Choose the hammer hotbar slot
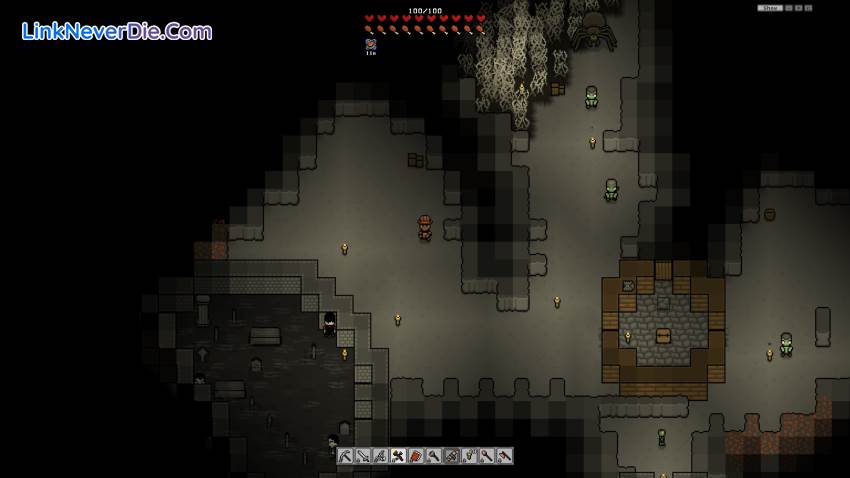This screenshot has height=478, width=850. click(x=398, y=456)
